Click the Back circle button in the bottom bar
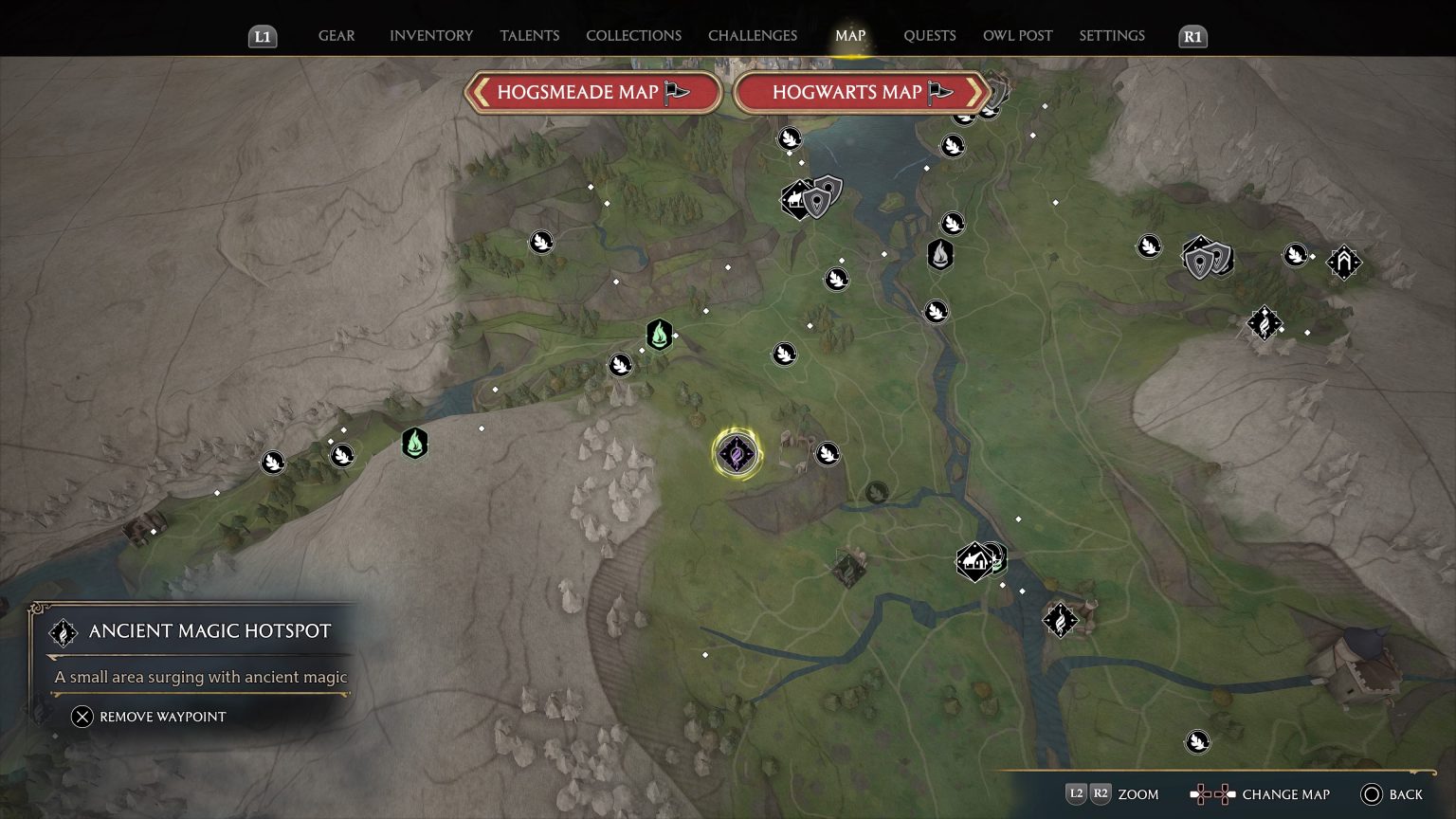1456x819 pixels. [x=1372, y=794]
